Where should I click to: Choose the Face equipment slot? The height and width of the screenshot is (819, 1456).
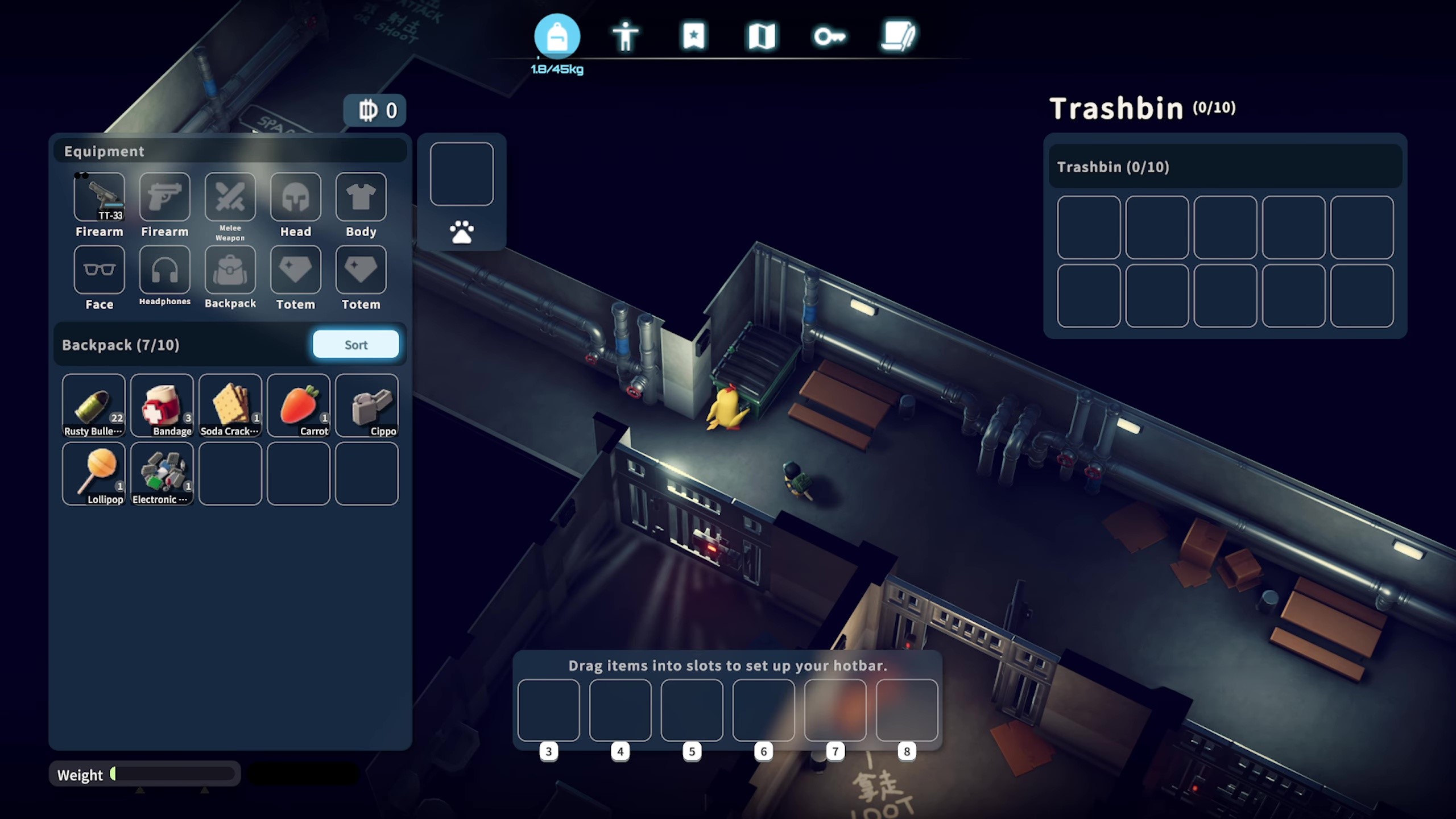click(100, 270)
